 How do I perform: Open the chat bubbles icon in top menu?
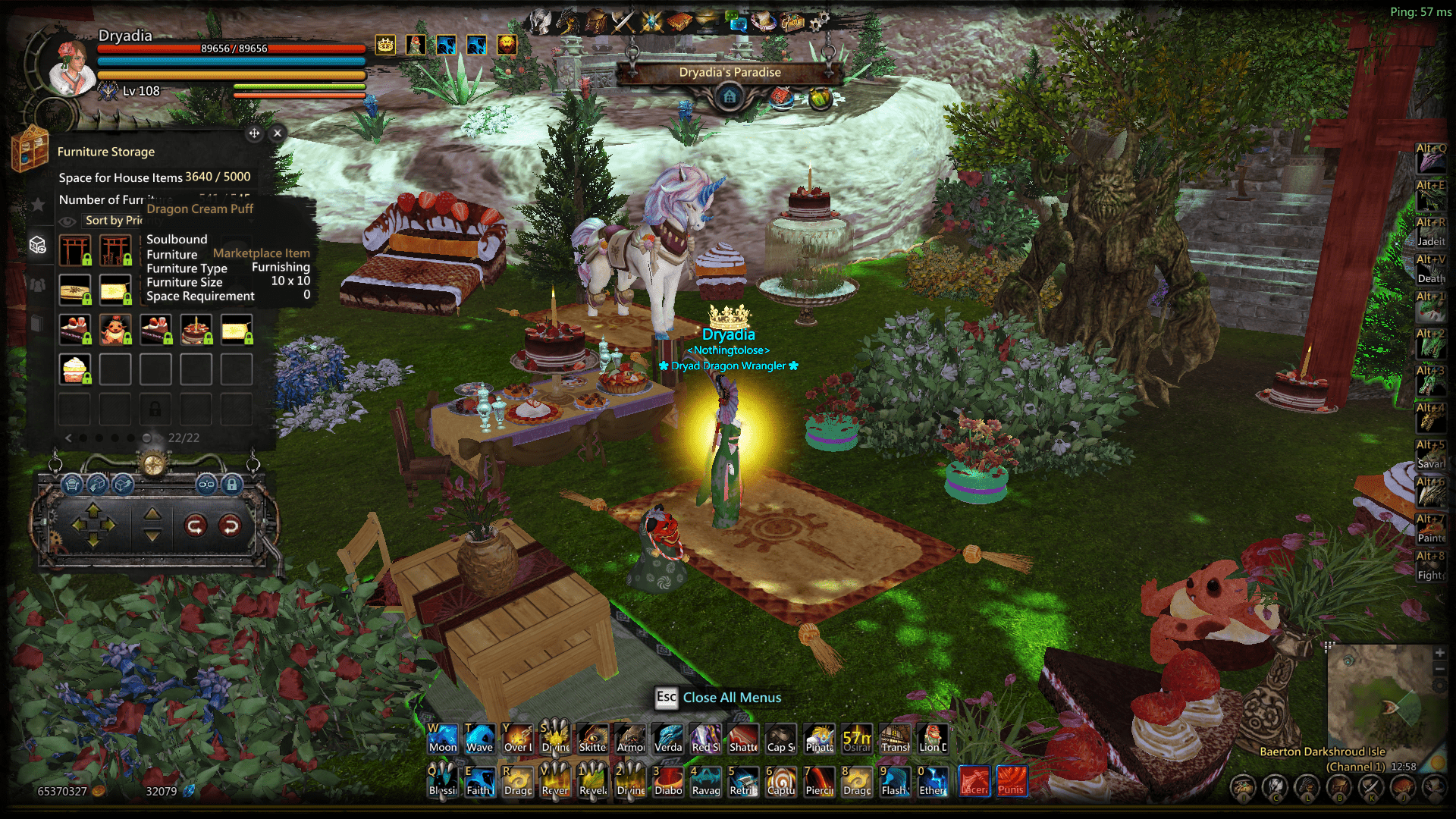(736, 21)
